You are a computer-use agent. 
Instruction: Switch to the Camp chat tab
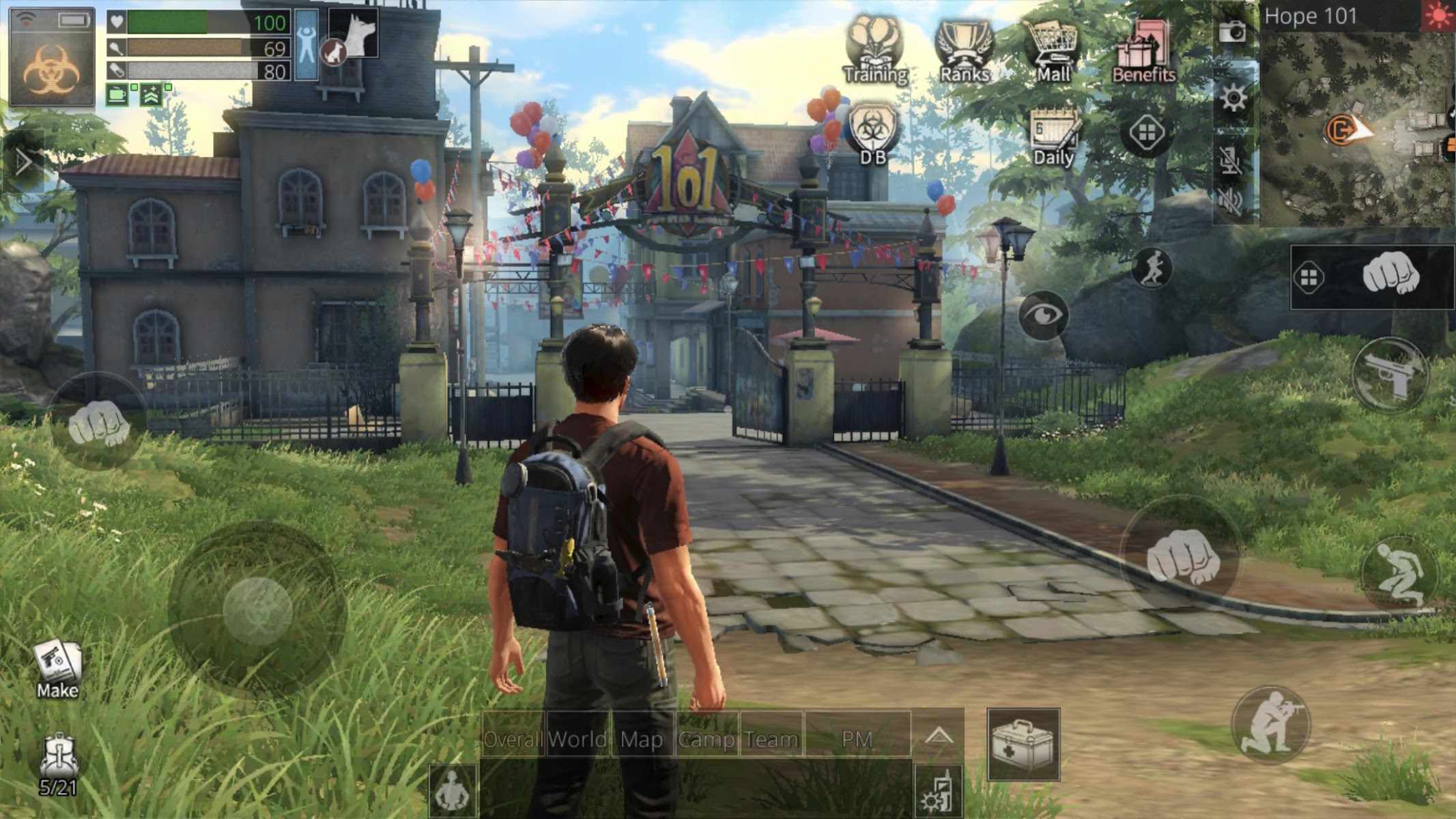[706, 739]
